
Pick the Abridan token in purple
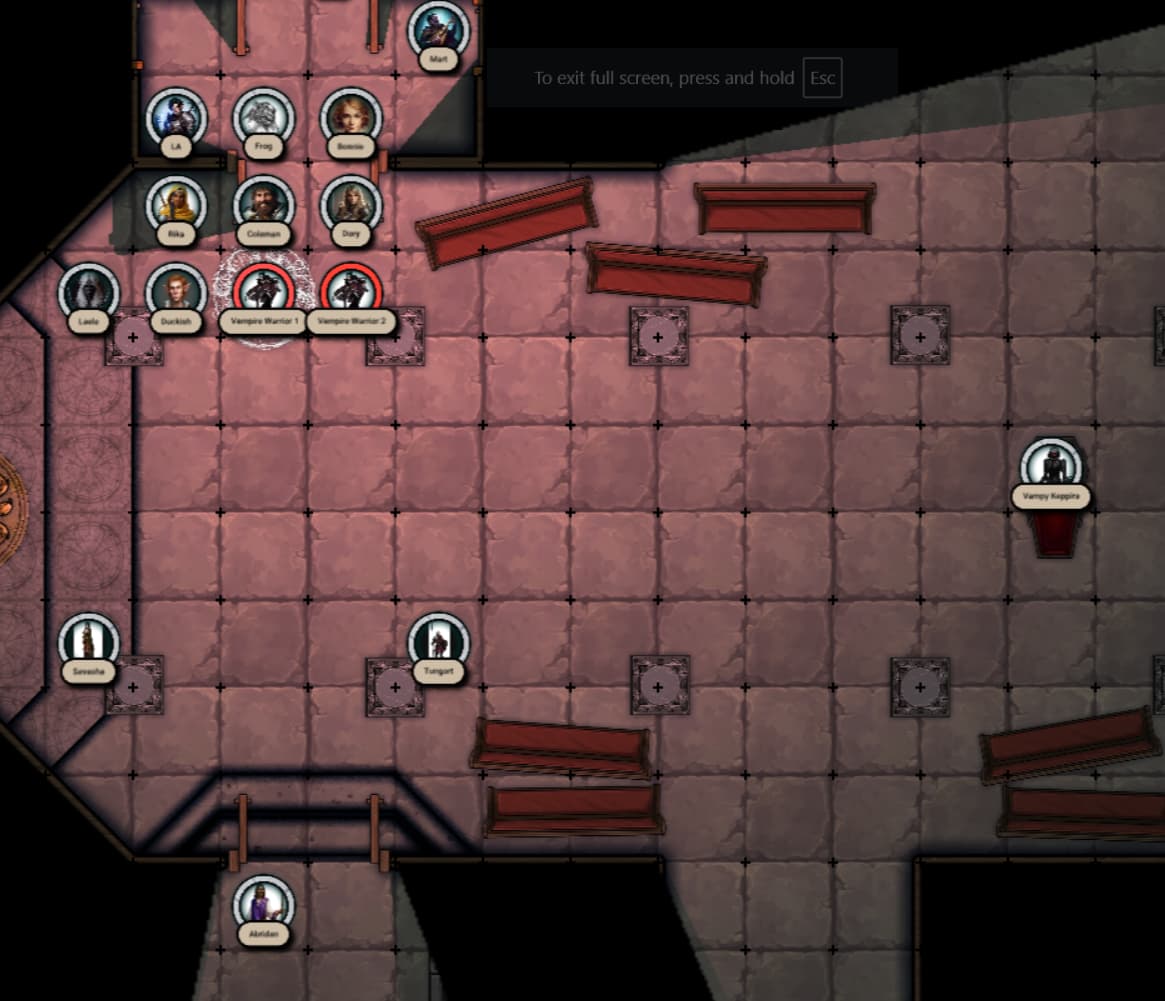pyautogui.click(x=264, y=905)
